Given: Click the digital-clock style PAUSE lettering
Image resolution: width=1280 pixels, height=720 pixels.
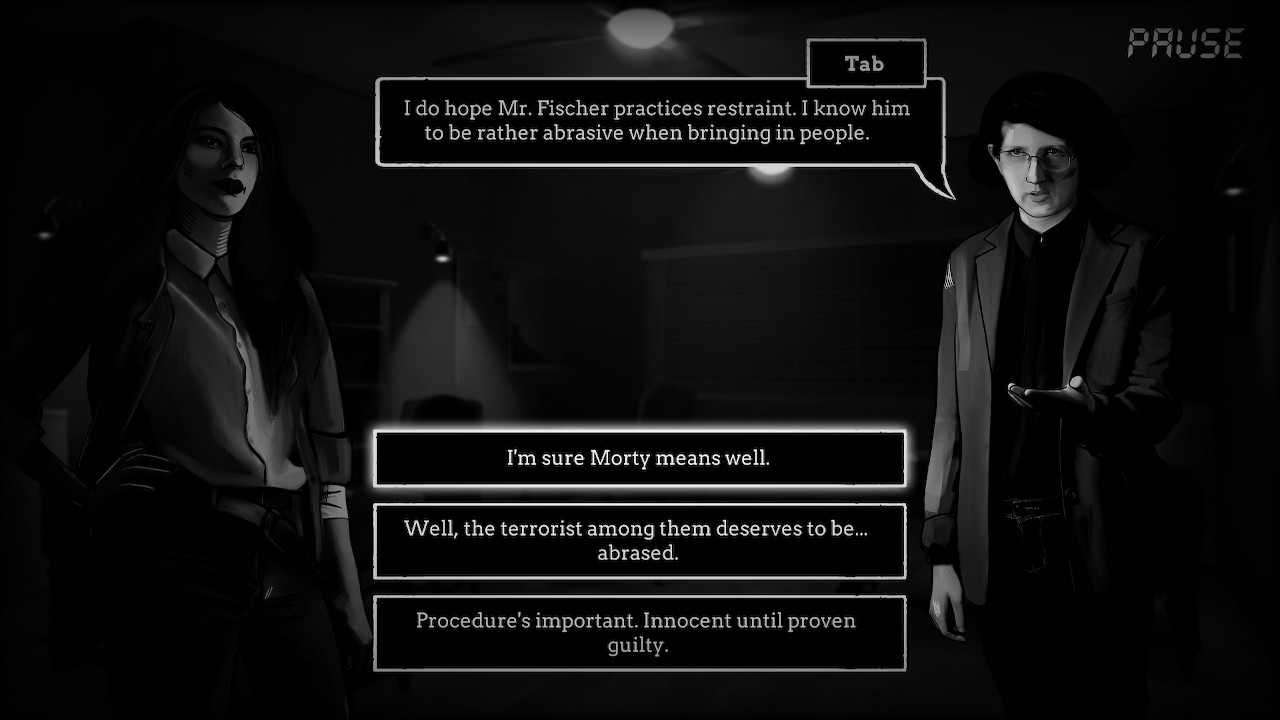Looking at the screenshot, I should tap(1185, 42).
